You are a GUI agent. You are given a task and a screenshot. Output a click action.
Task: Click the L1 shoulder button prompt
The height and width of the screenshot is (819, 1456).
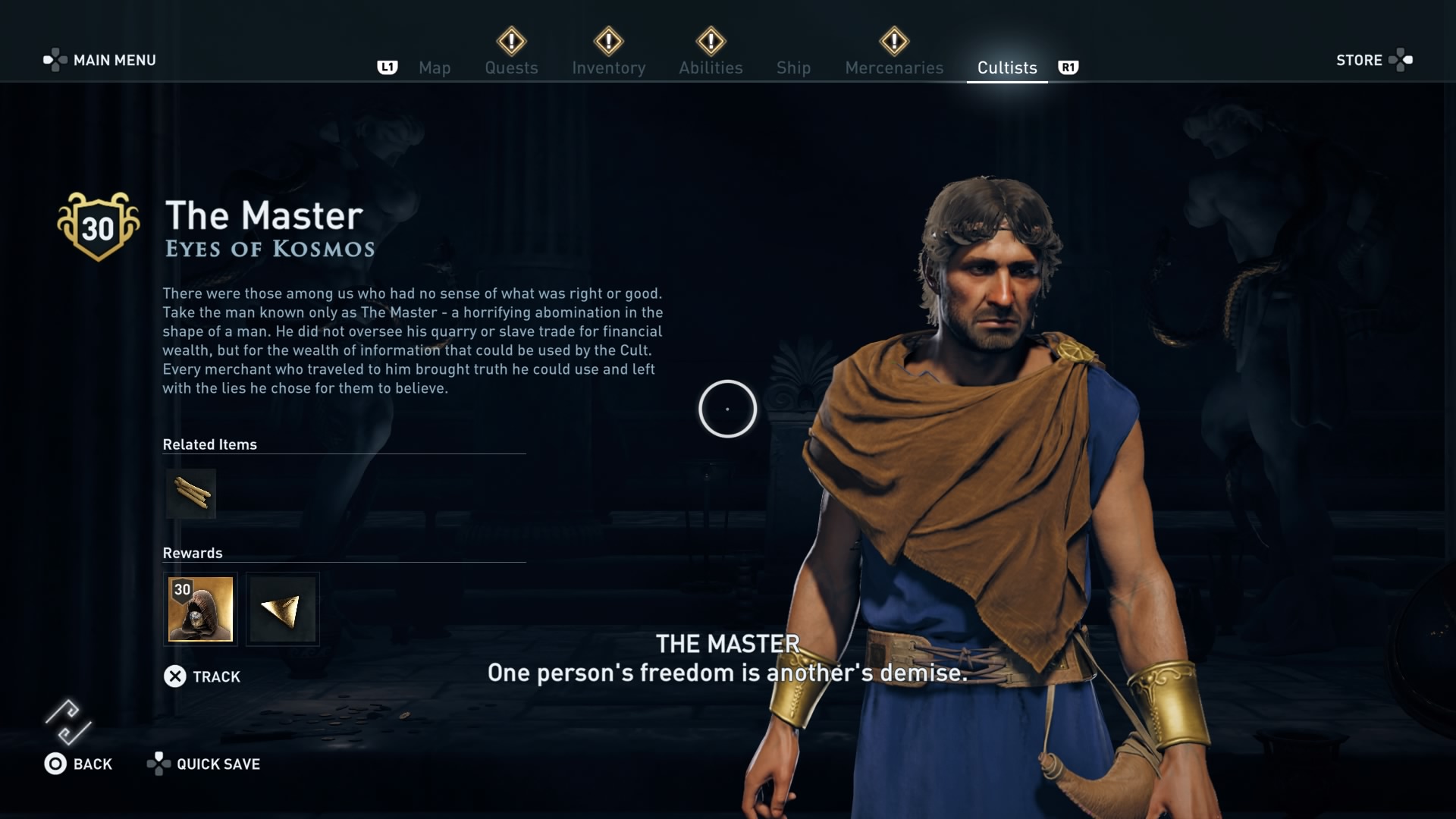click(x=388, y=67)
